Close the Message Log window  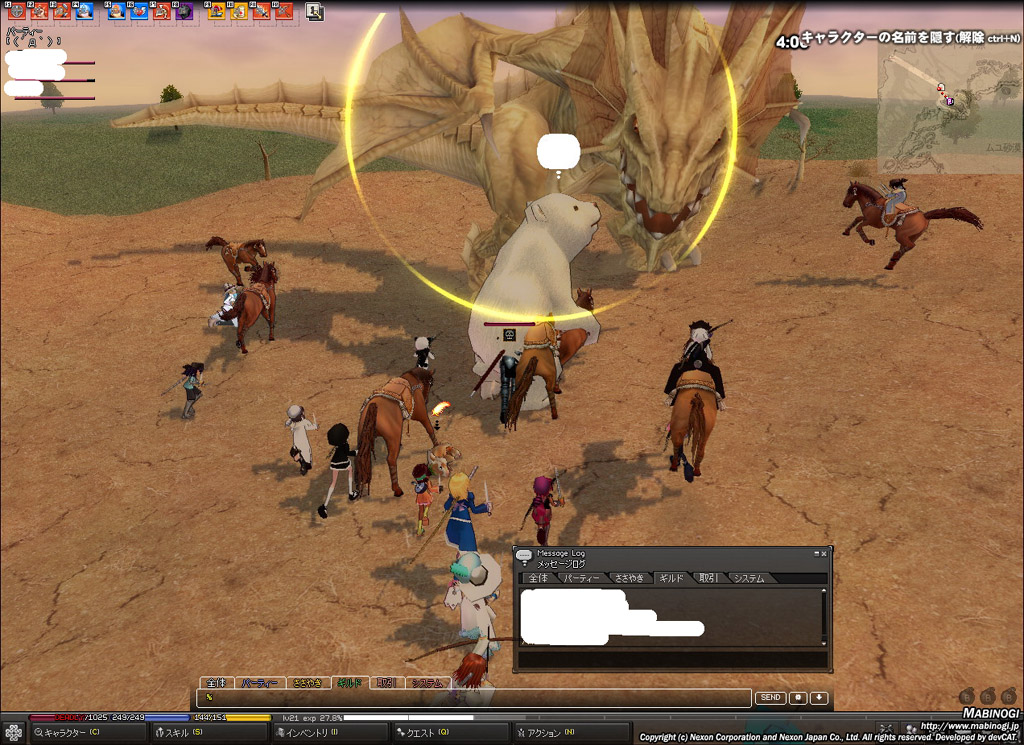(x=824, y=553)
